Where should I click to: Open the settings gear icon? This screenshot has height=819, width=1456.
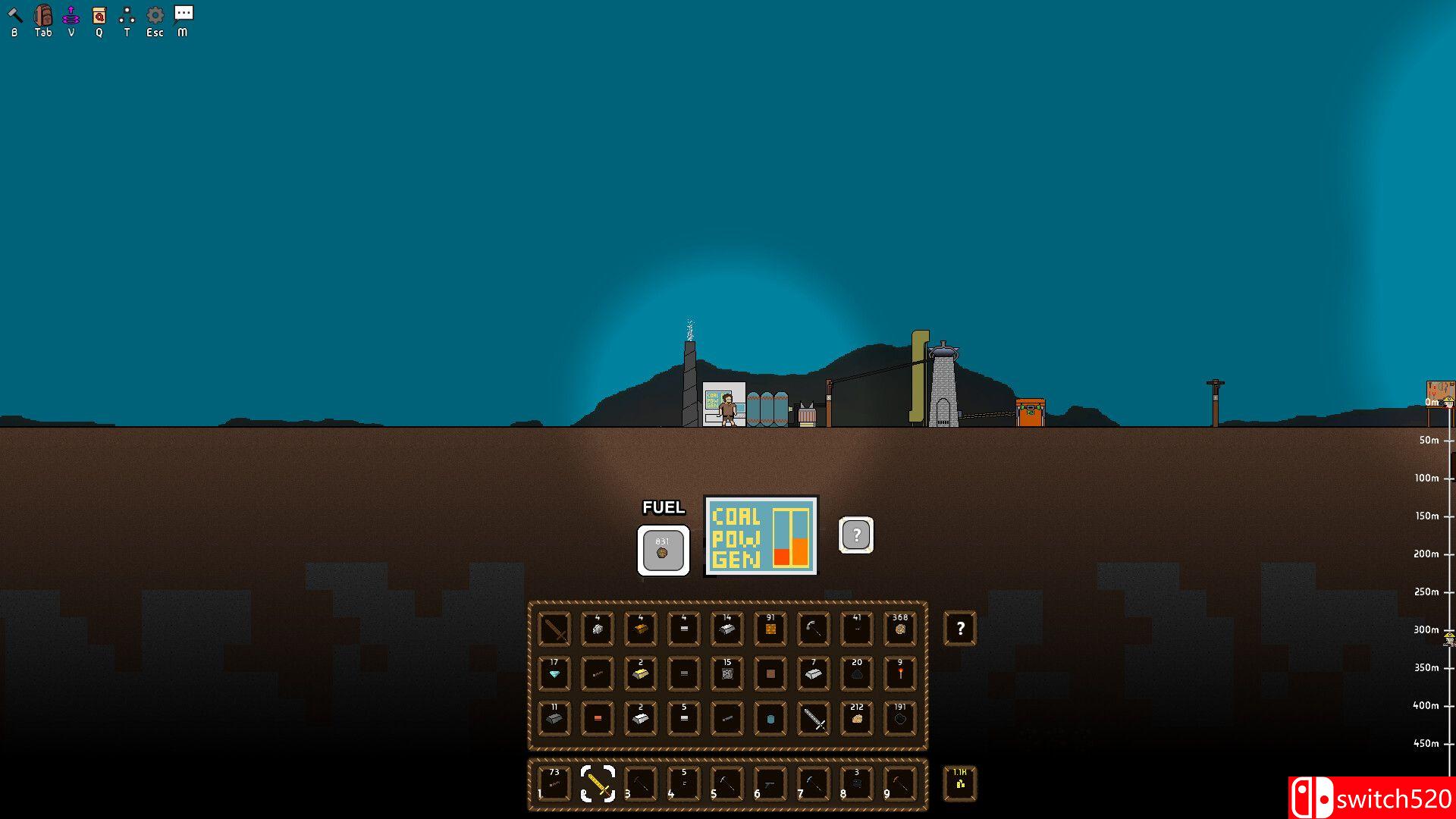(155, 14)
